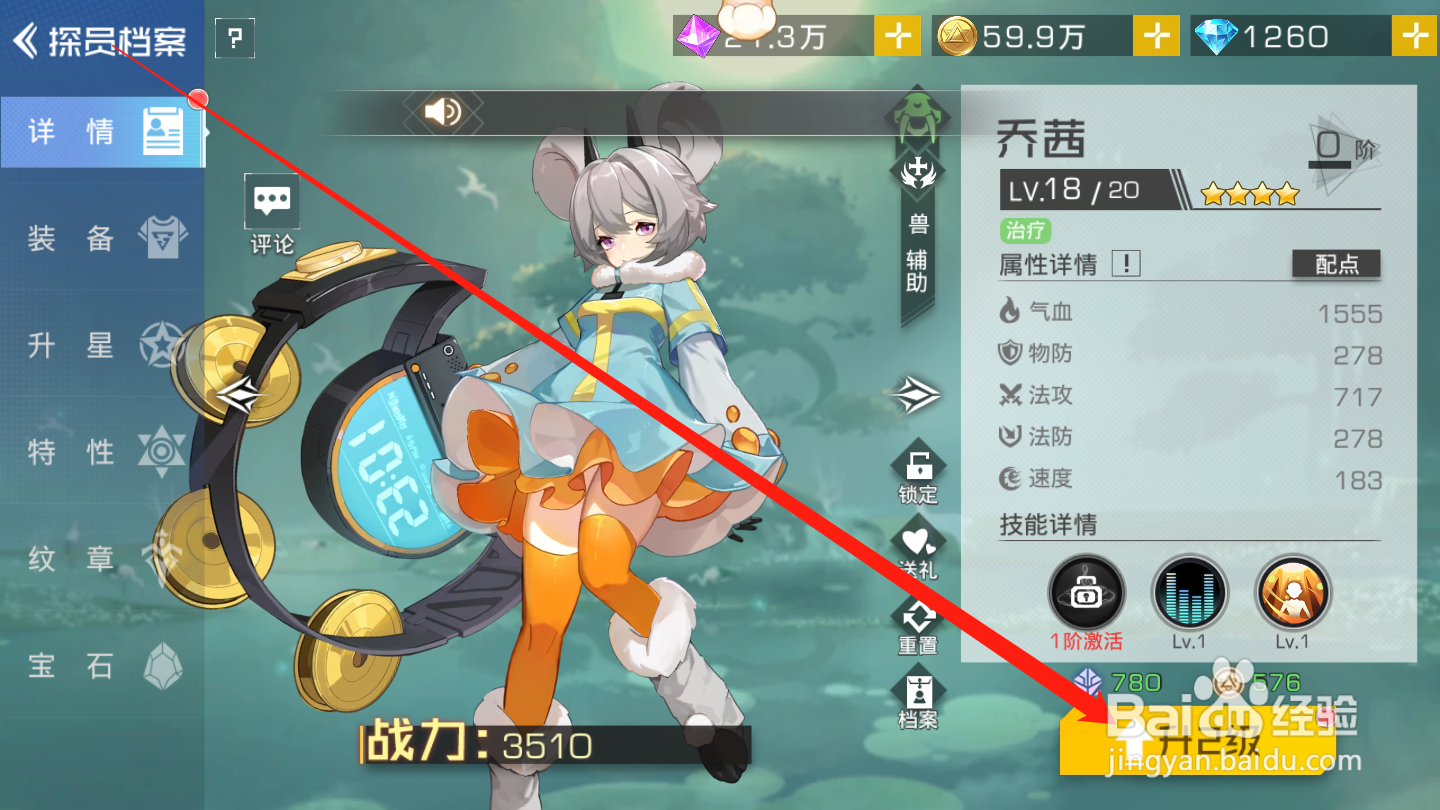
Task: Mute the game sound with the speaker icon
Action: (443, 112)
